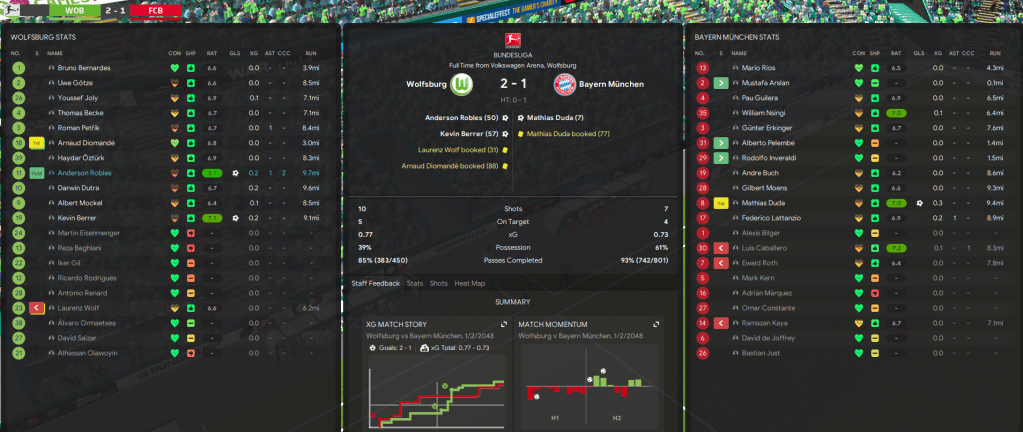Expand the Match Momentum panel
This screenshot has width=1023, height=432.
656,324
